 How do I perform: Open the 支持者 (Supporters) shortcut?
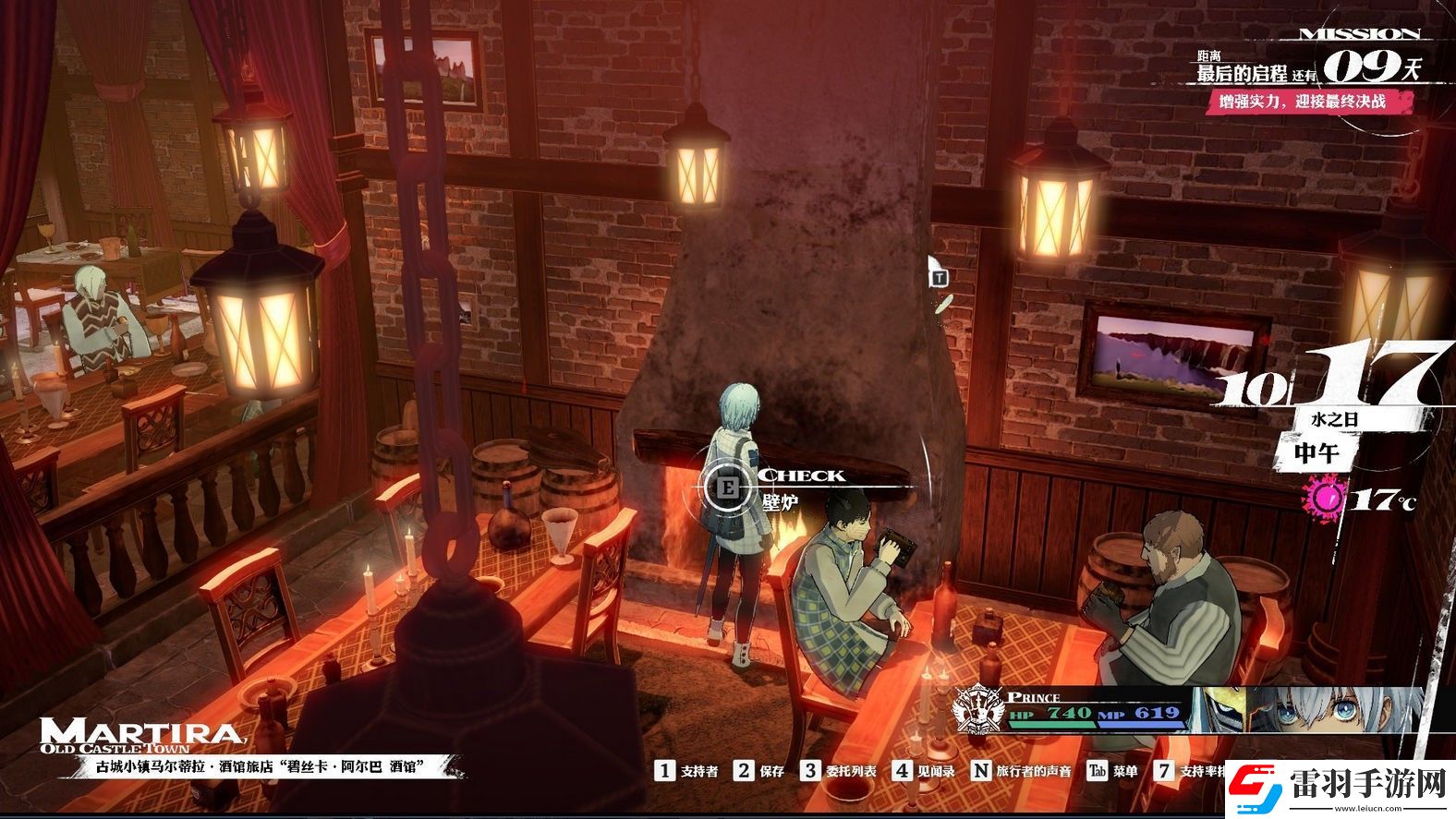pyautogui.click(x=687, y=770)
